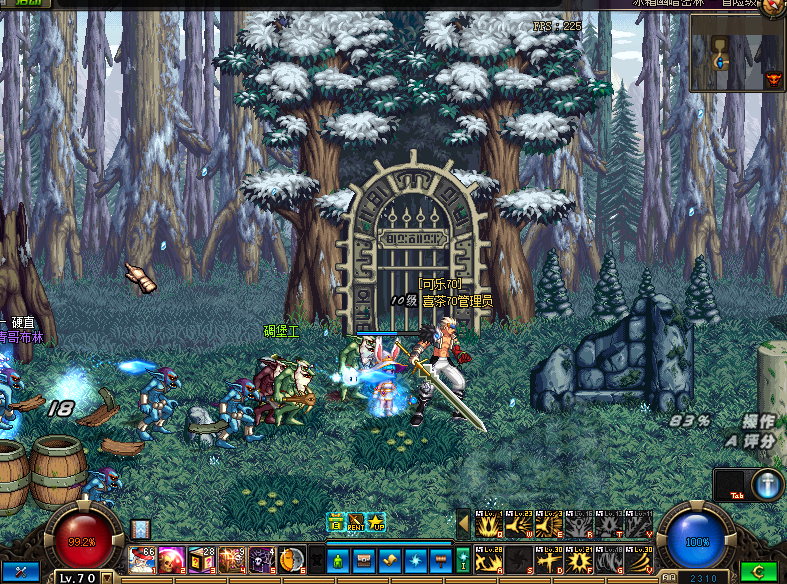
Task: Use the pink skull orb in slot 2
Action: (172, 558)
